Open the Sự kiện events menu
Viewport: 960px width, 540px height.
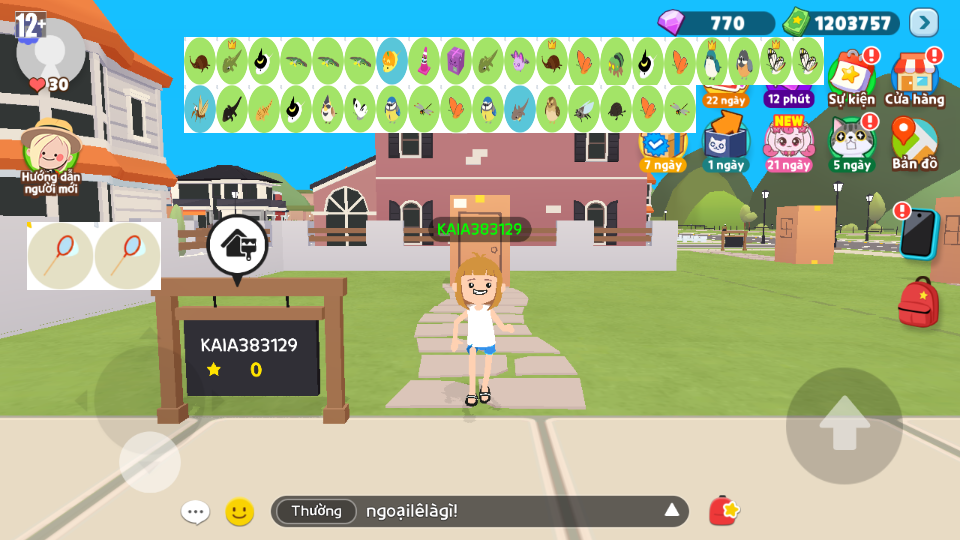pyautogui.click(x=851, y=79)
